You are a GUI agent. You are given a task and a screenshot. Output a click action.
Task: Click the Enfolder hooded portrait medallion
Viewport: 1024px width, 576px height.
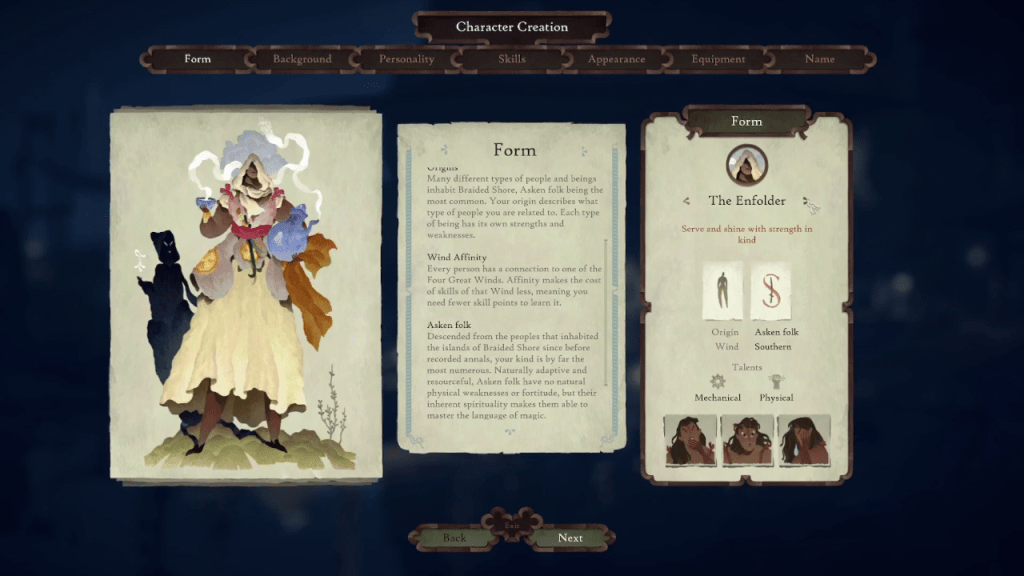[x=746, y=165]
